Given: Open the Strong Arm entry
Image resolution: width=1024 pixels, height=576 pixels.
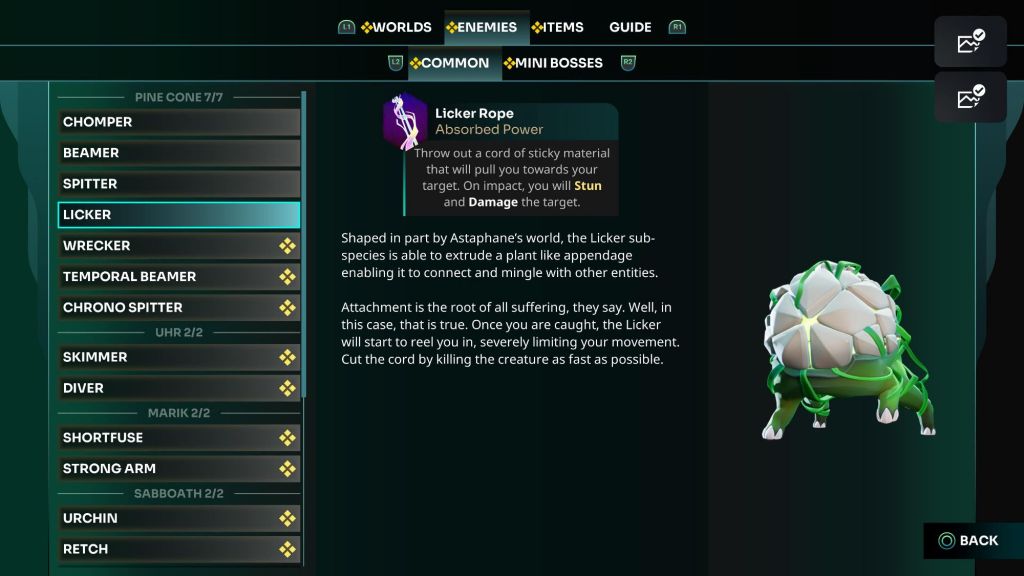Looking at the screenshot, I should pos(179,469).
